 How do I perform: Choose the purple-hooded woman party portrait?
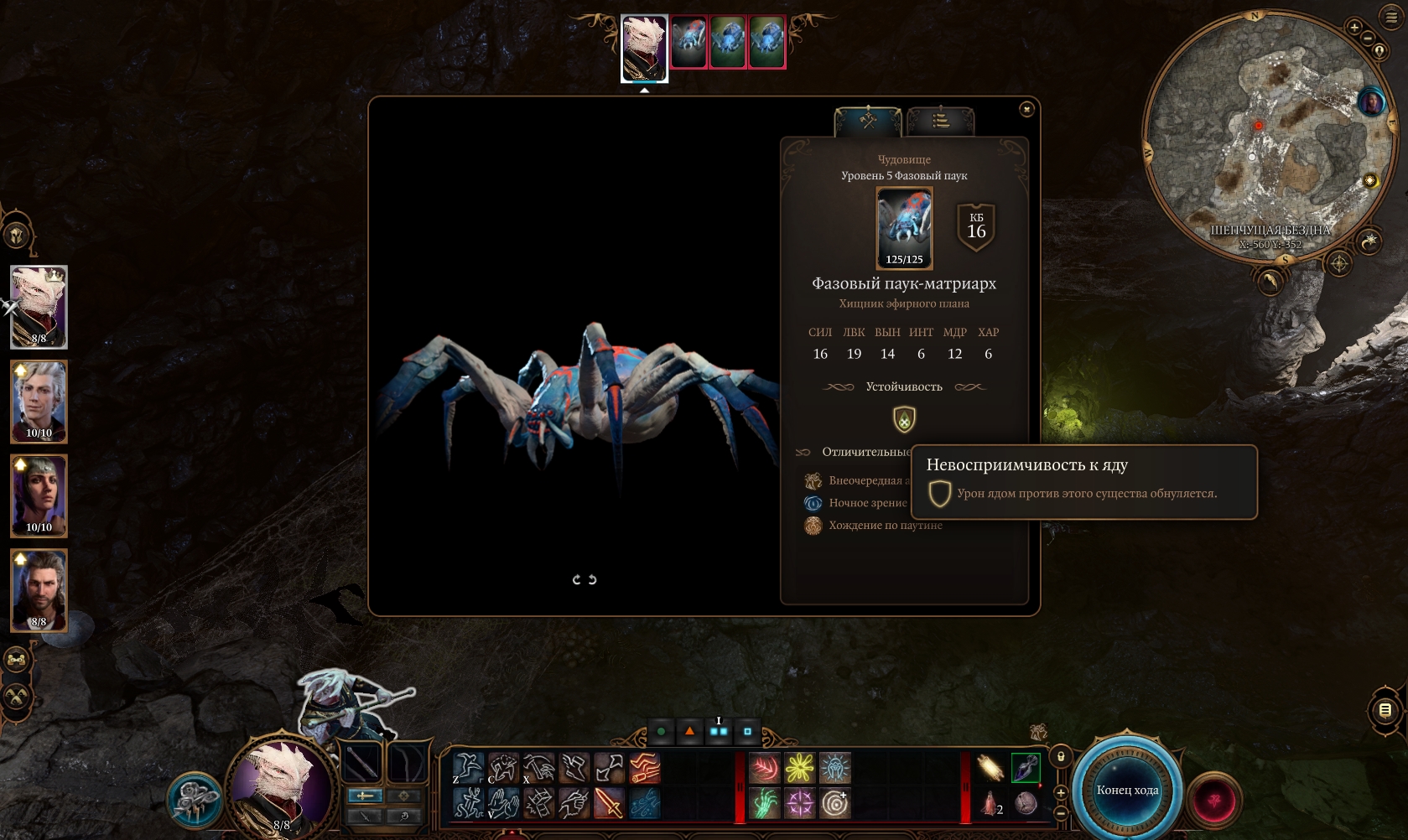(x=39, y=495)
